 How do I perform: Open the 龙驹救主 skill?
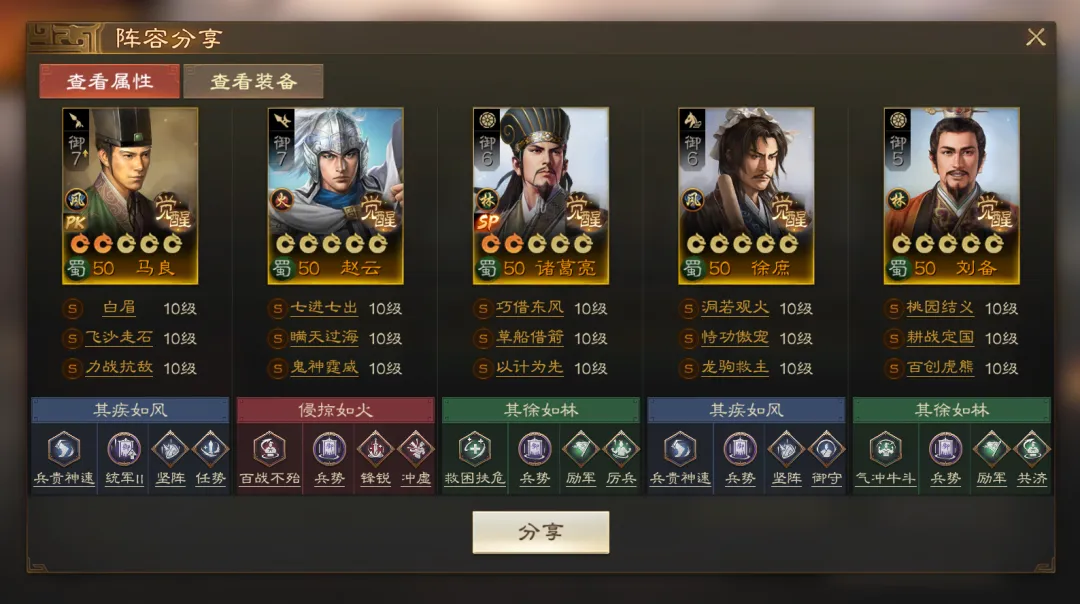click(x=734, y=368)
